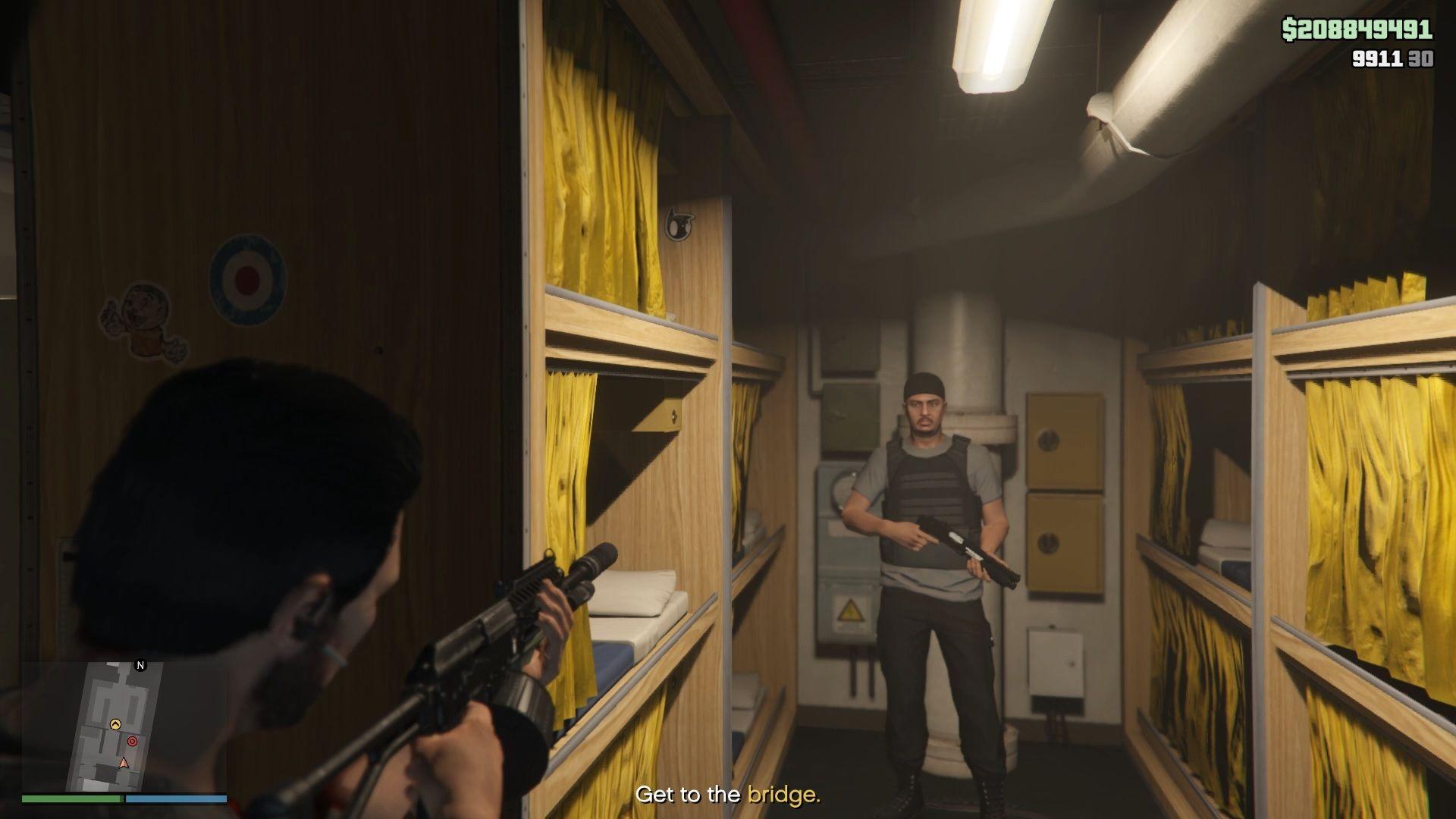Select the red objective circle on the minimap
Viewport: 1456px width, 819px height.
point(133,741)
